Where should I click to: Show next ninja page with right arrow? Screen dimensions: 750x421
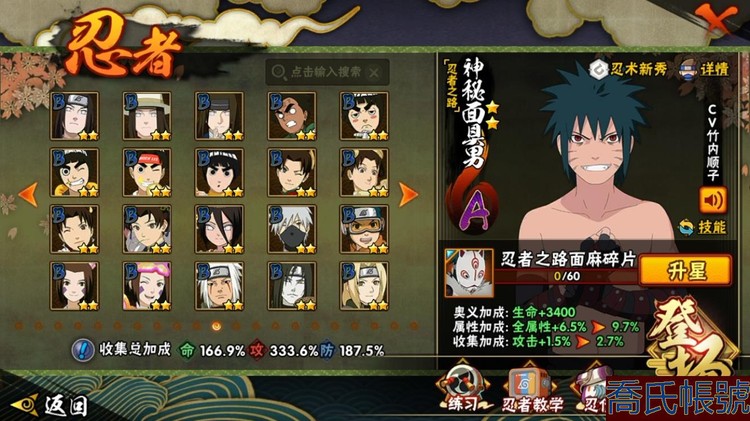pos(407,193)
